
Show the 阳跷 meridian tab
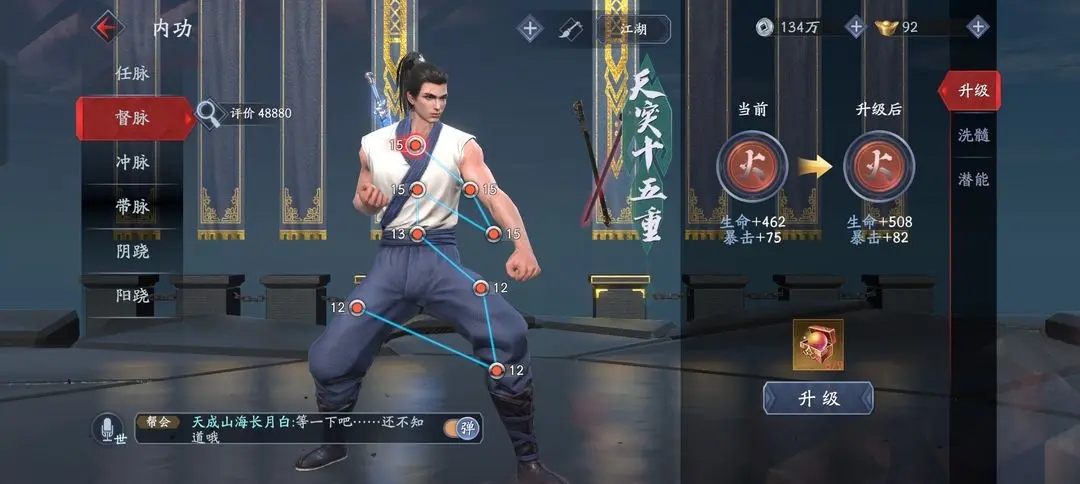132,295
